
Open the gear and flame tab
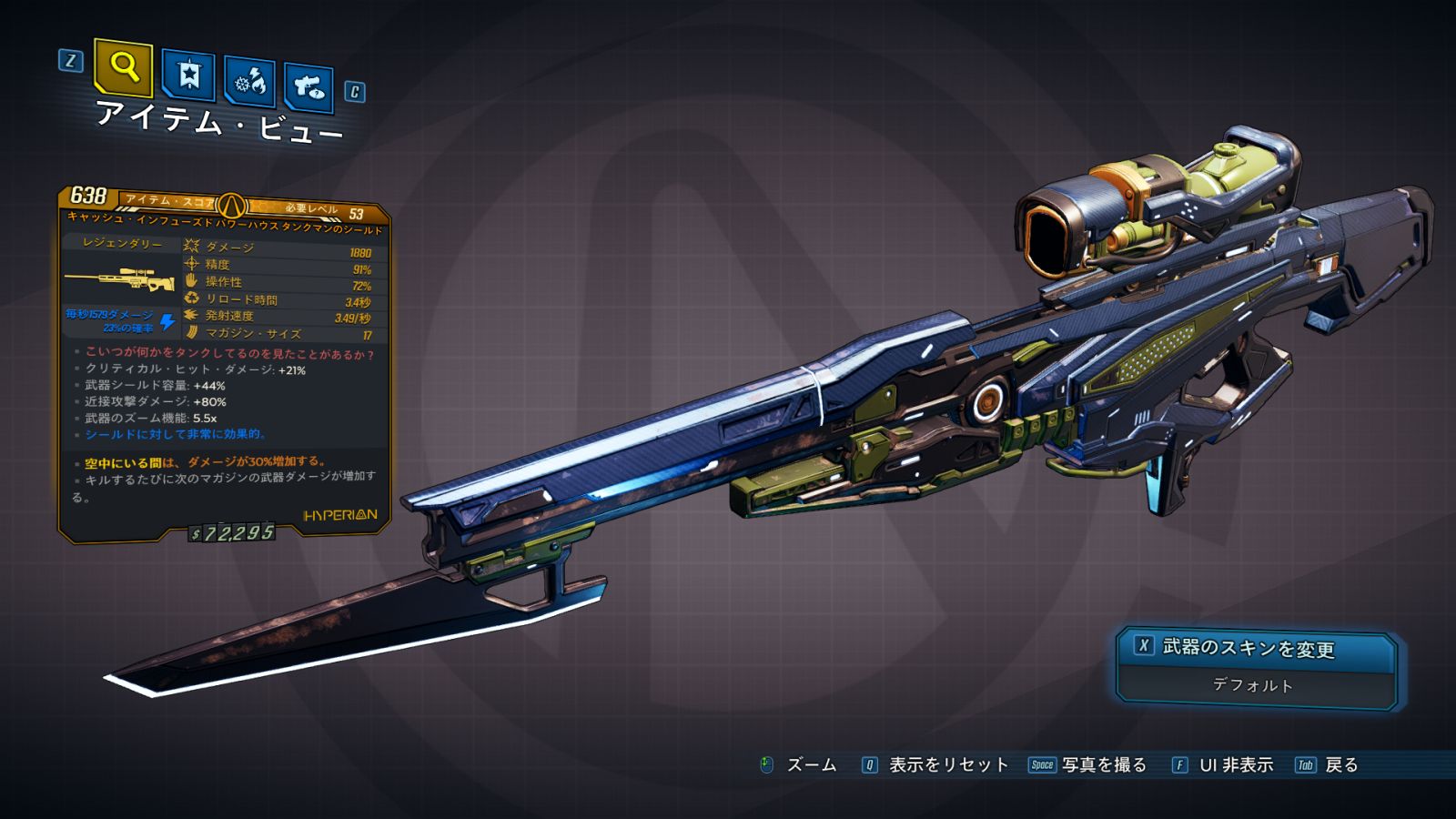click(249, 82)
